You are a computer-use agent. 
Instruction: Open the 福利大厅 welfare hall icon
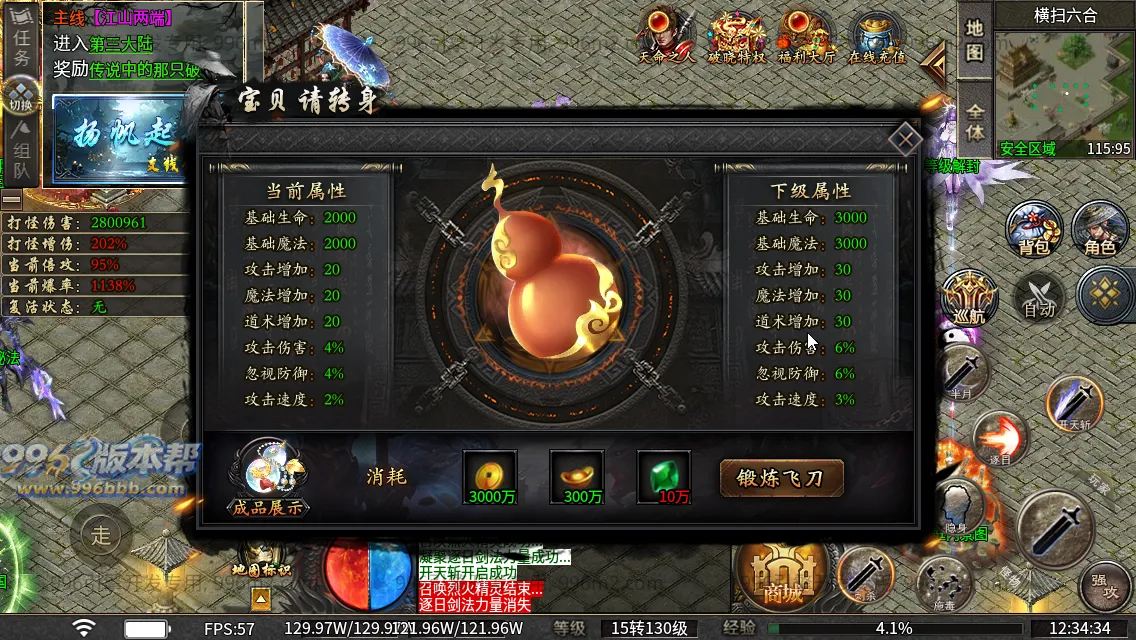pos(805,37)
